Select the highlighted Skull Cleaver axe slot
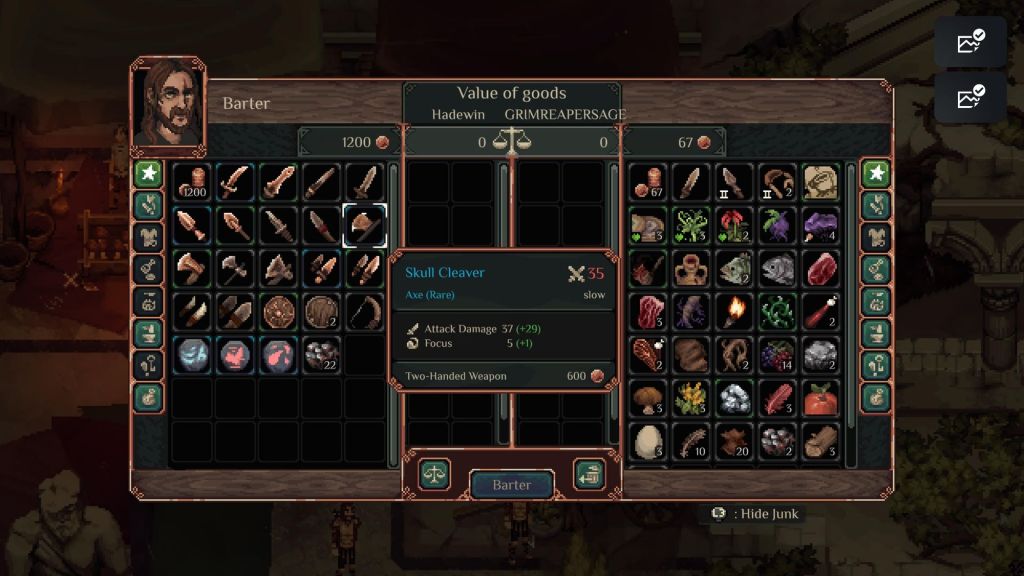The width and height of the screenshot is (1024, 576). pyautogui.click(x=365, y=225)
